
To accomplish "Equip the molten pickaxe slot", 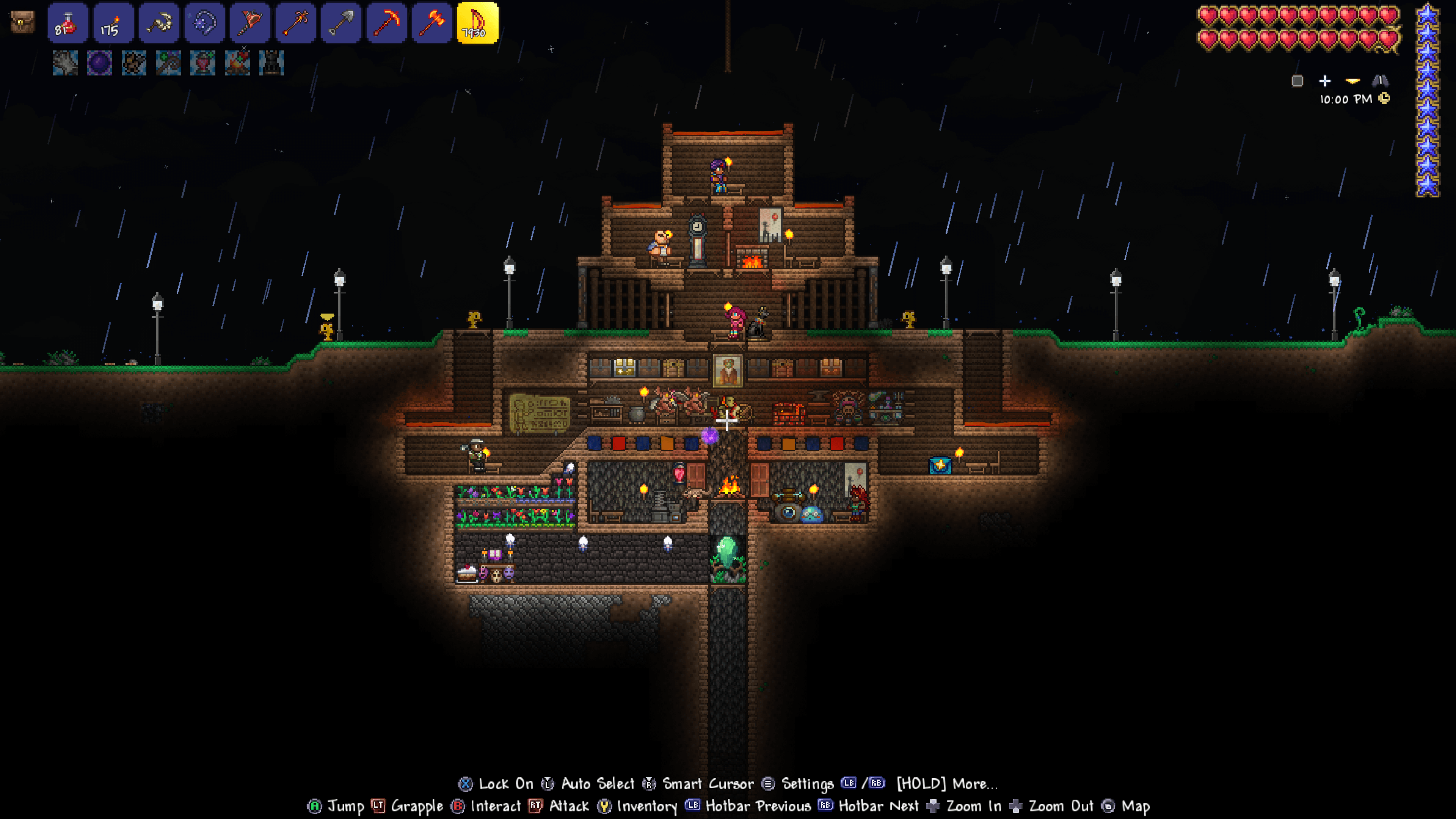I will [387, 23].
